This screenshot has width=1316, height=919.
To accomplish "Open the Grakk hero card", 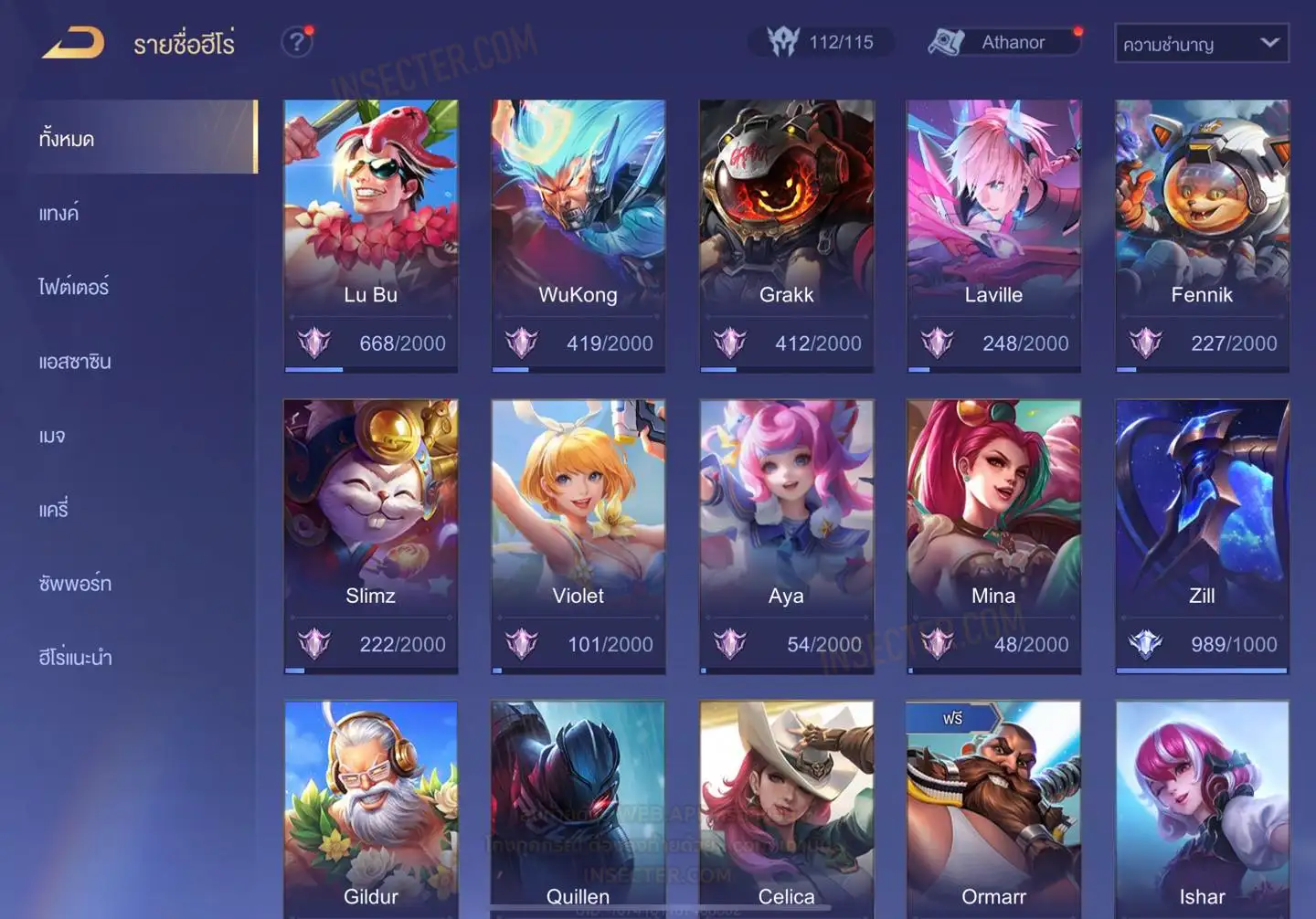I will [x=786, y=235].
